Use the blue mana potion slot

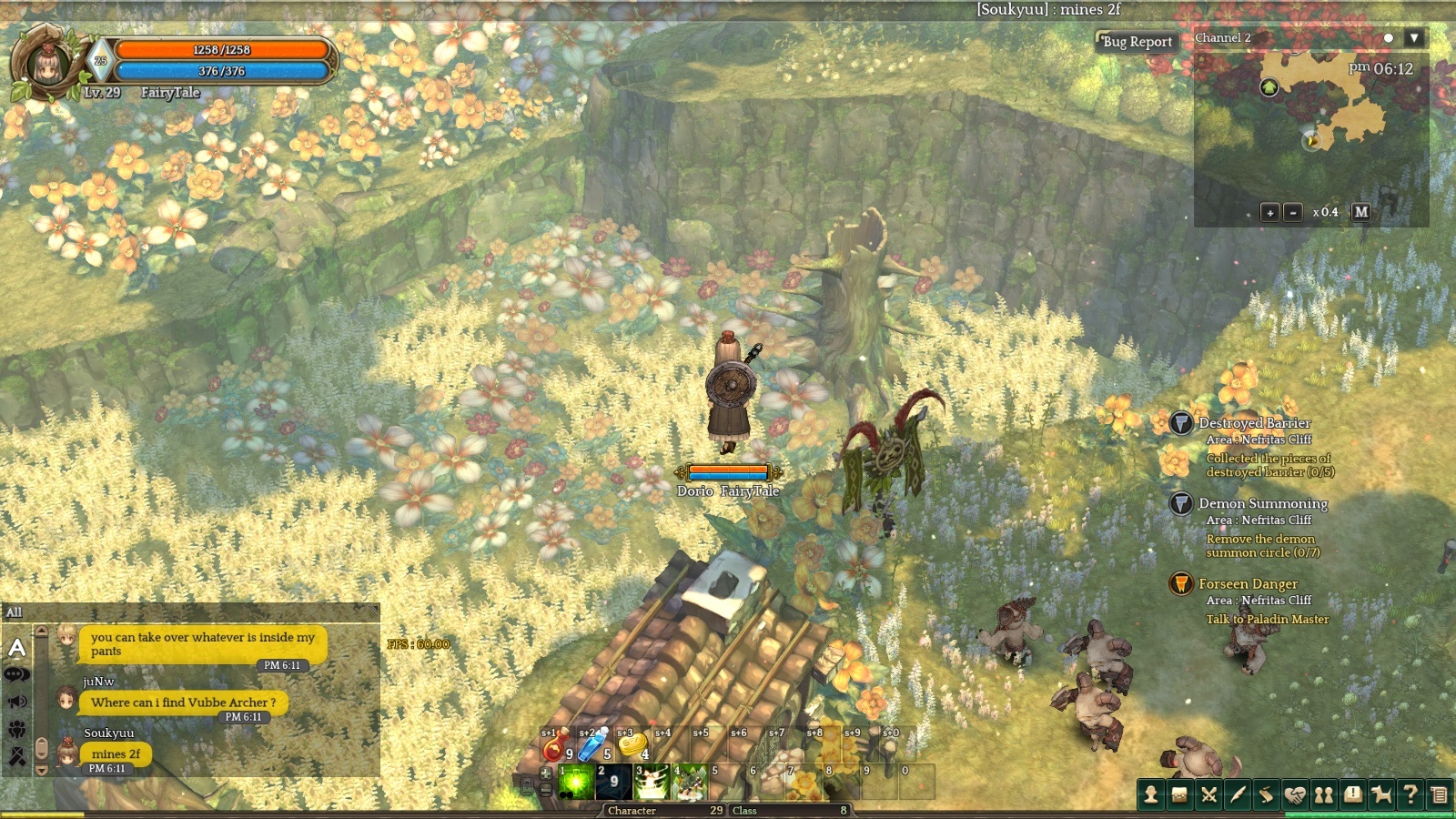(592, 747)
